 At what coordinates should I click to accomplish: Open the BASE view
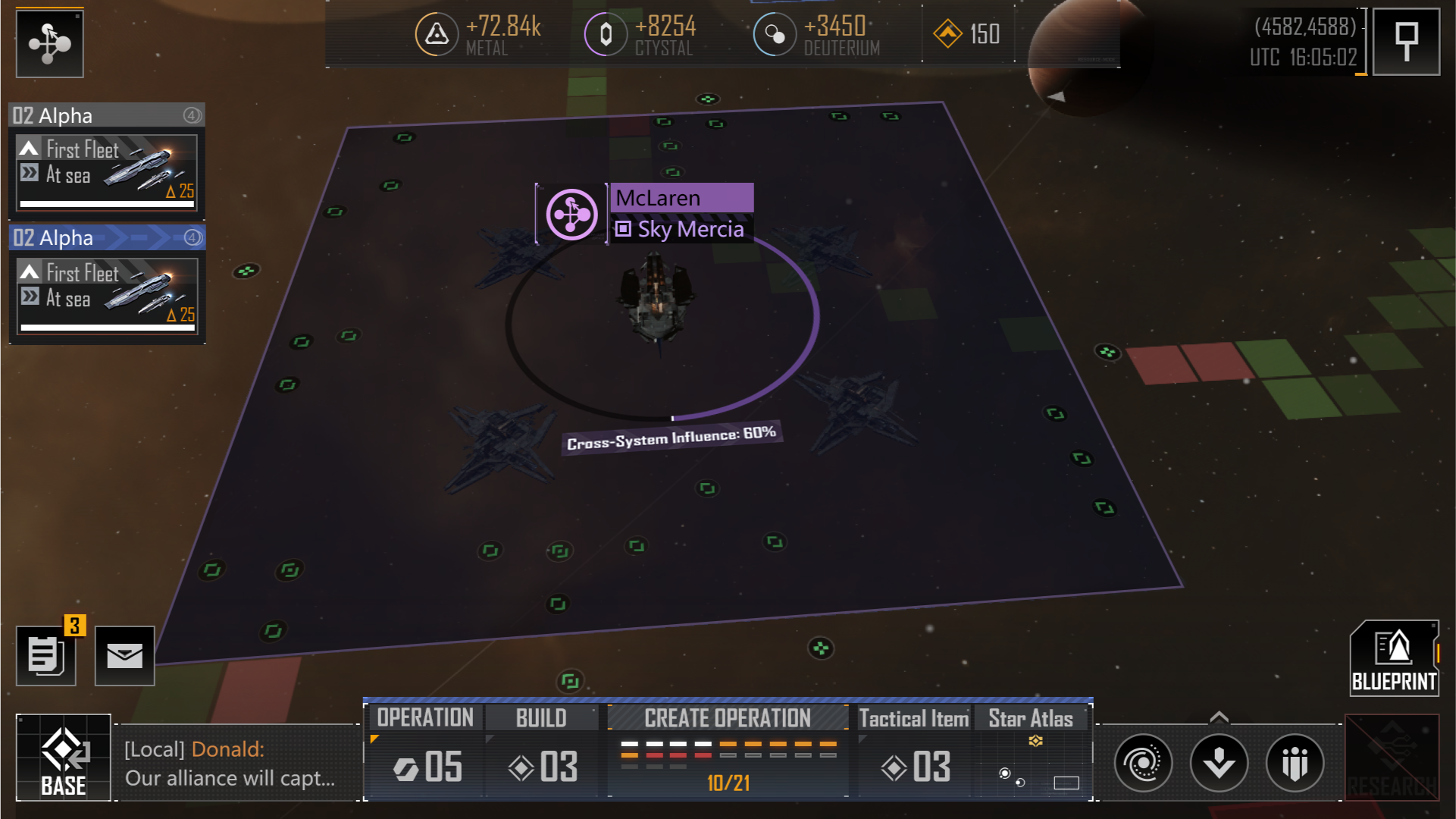[x=64, y=758]
